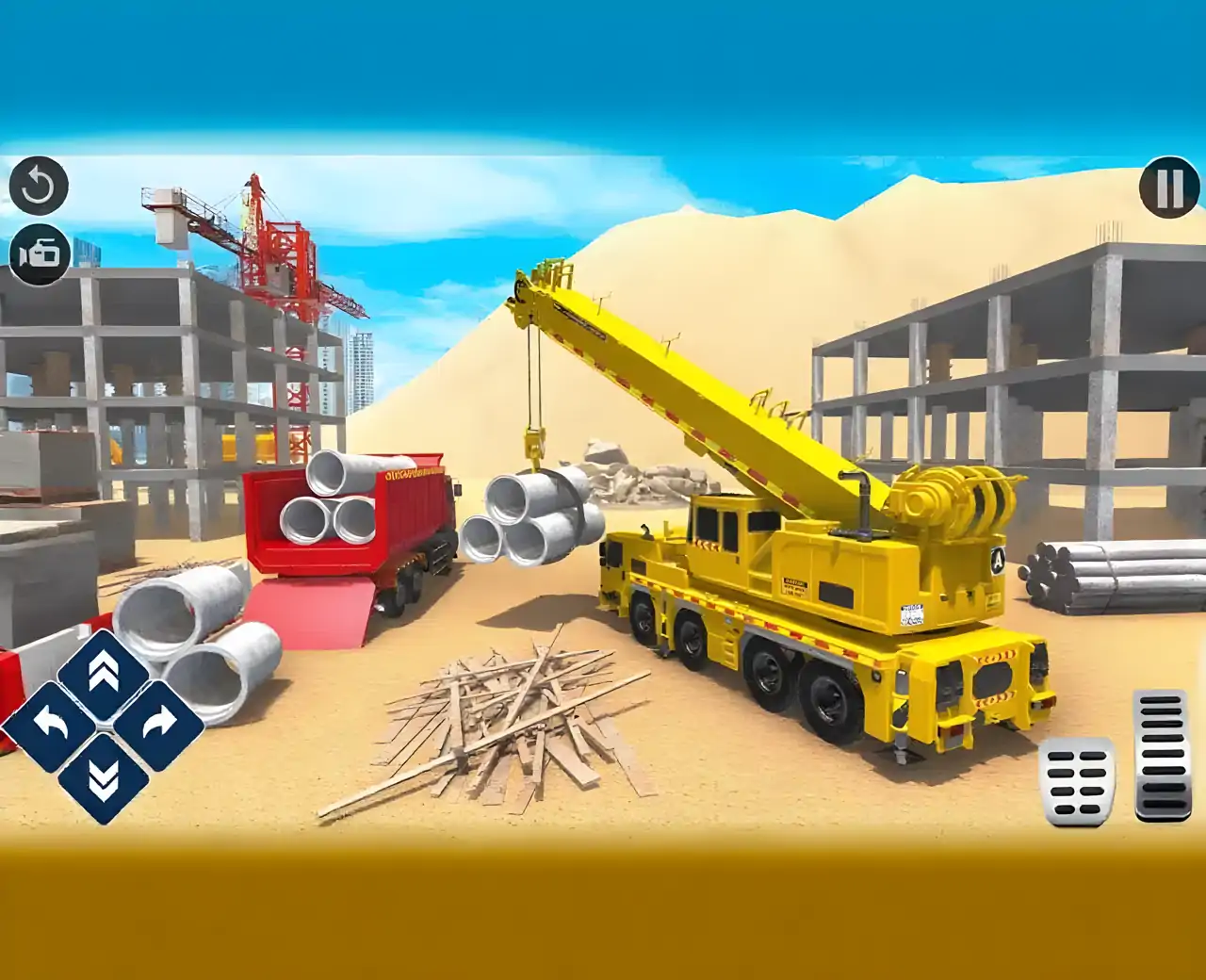Open the video camera view icon

(39, 255)
